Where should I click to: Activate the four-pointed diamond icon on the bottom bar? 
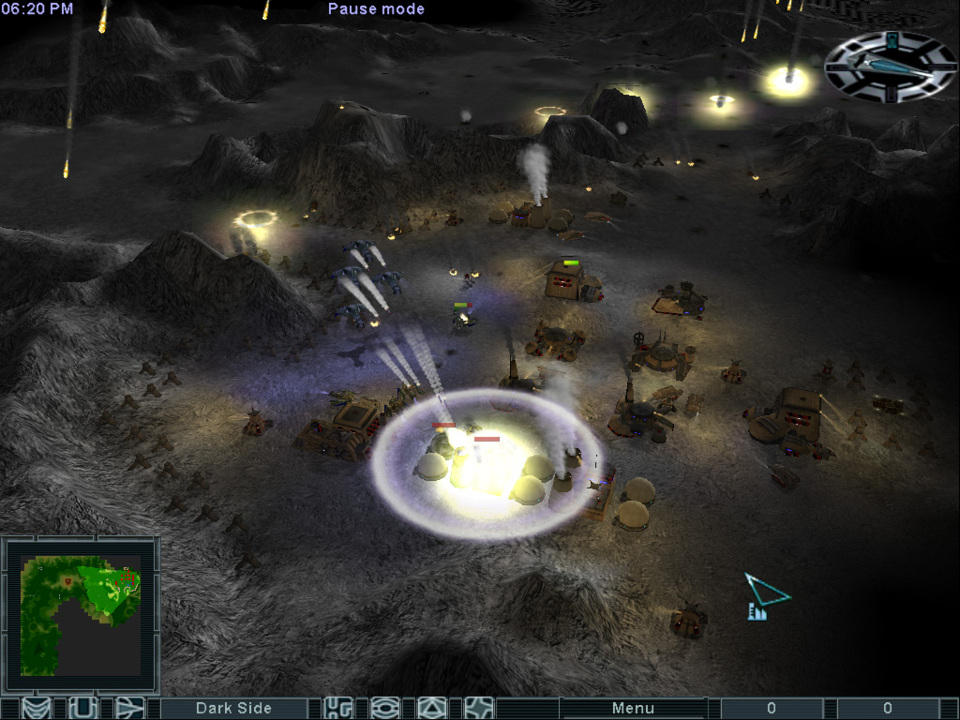pyautogui.click(x=479, y=708)
